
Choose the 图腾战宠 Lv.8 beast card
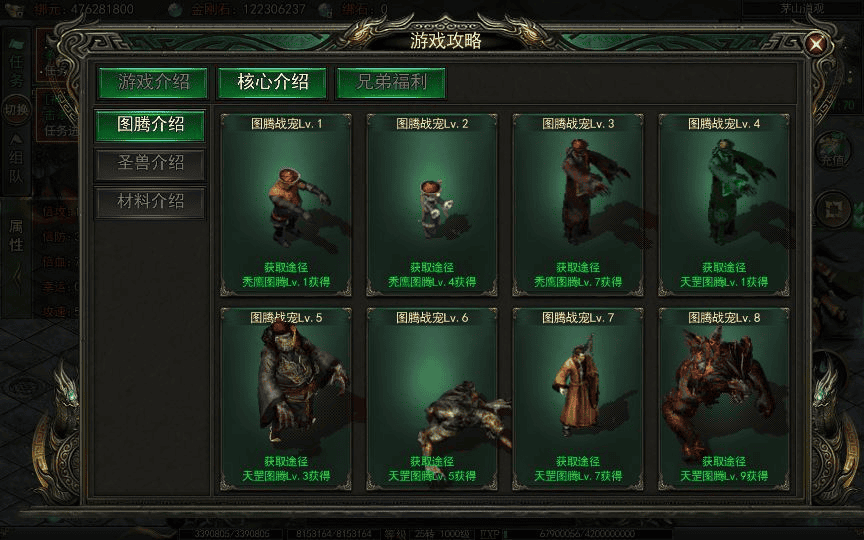724,397
